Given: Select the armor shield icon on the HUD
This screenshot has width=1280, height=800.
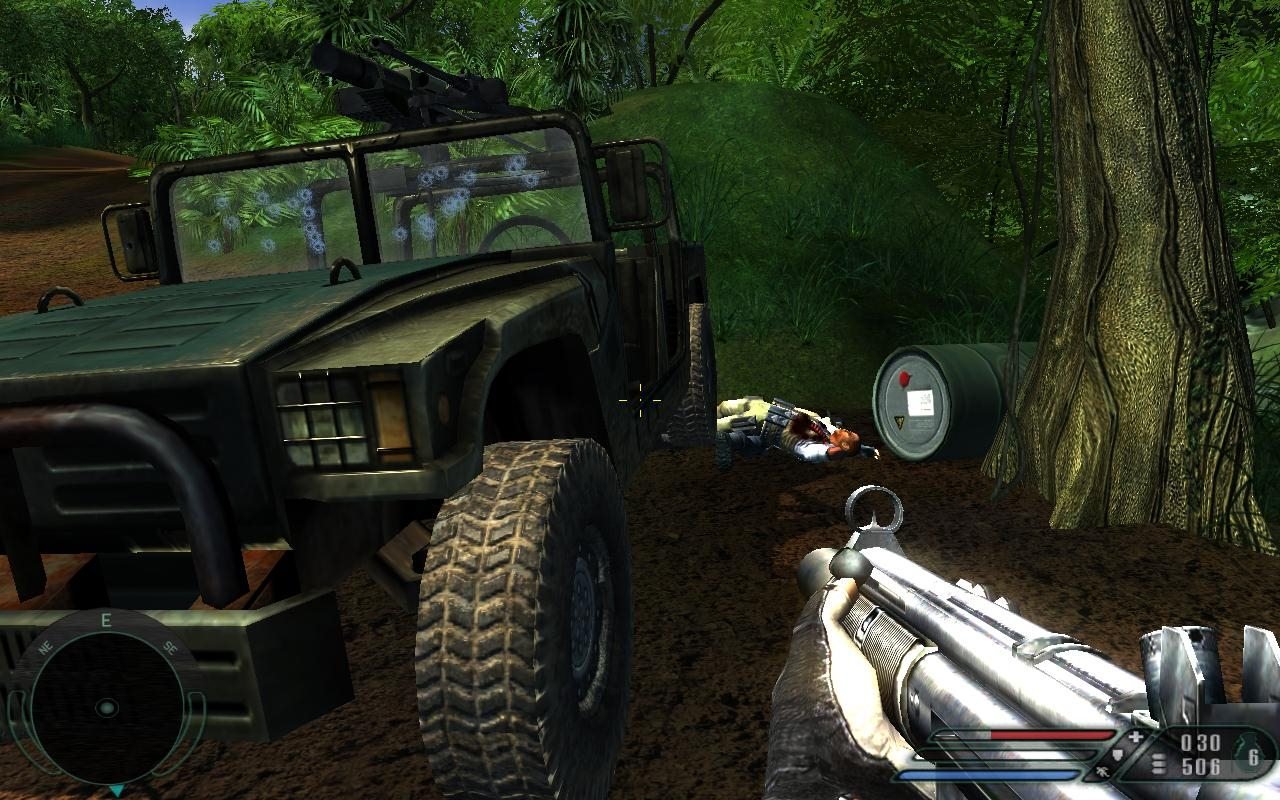Looking at the screenshot, I should (1118, 754).
